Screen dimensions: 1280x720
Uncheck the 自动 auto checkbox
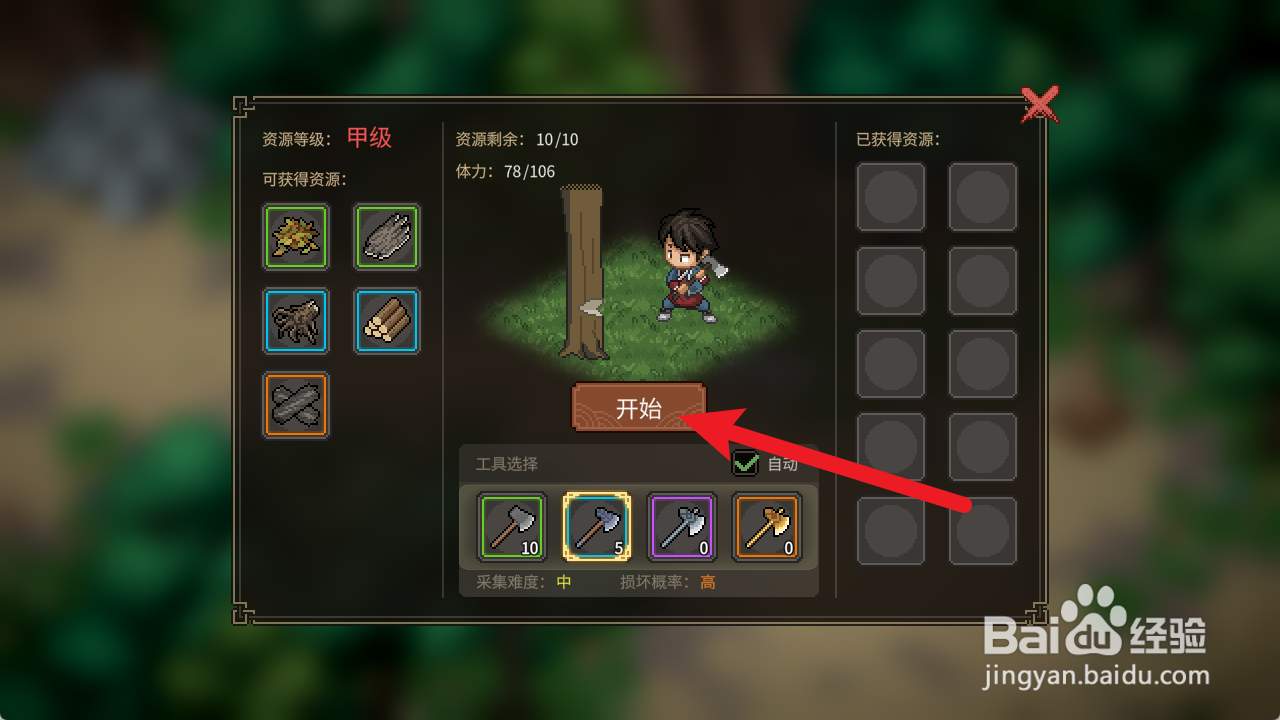coord(744,464)
